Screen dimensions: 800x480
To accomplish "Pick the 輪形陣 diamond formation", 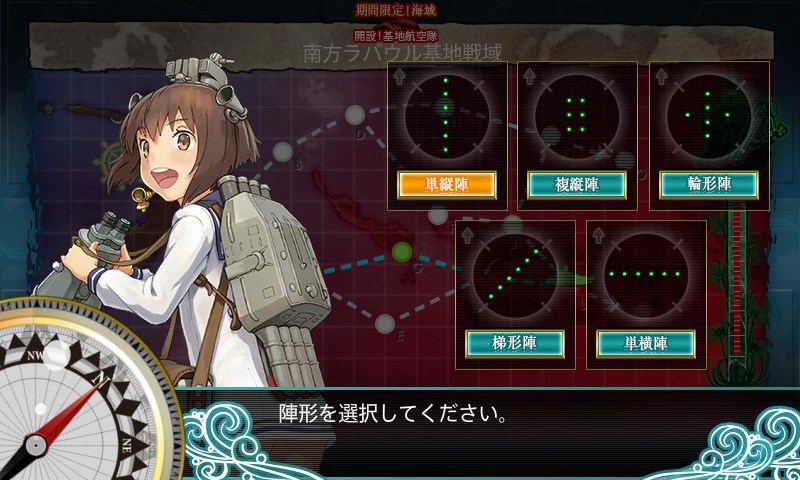I will (x=709, y=184).
